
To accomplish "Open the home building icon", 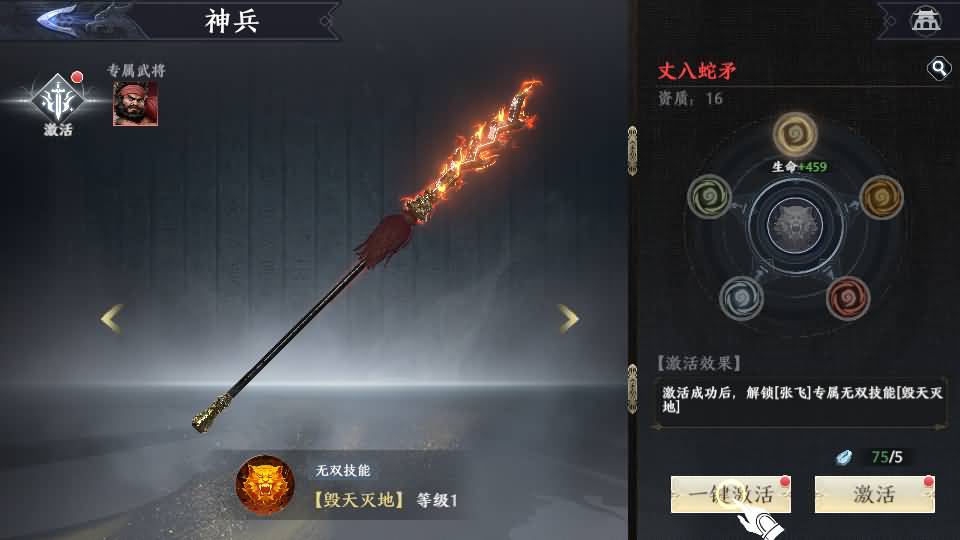I will point(925,19).
